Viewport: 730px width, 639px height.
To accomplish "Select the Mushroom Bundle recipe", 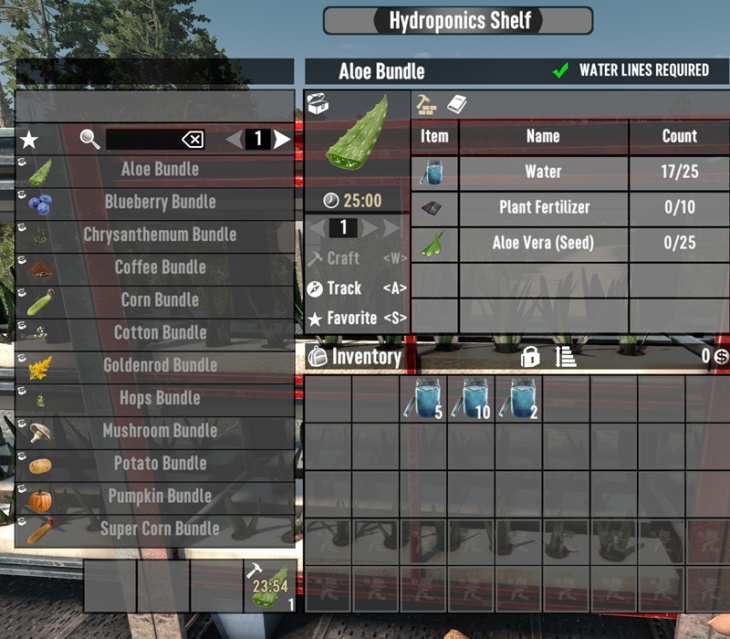I will tap(158, 431).
